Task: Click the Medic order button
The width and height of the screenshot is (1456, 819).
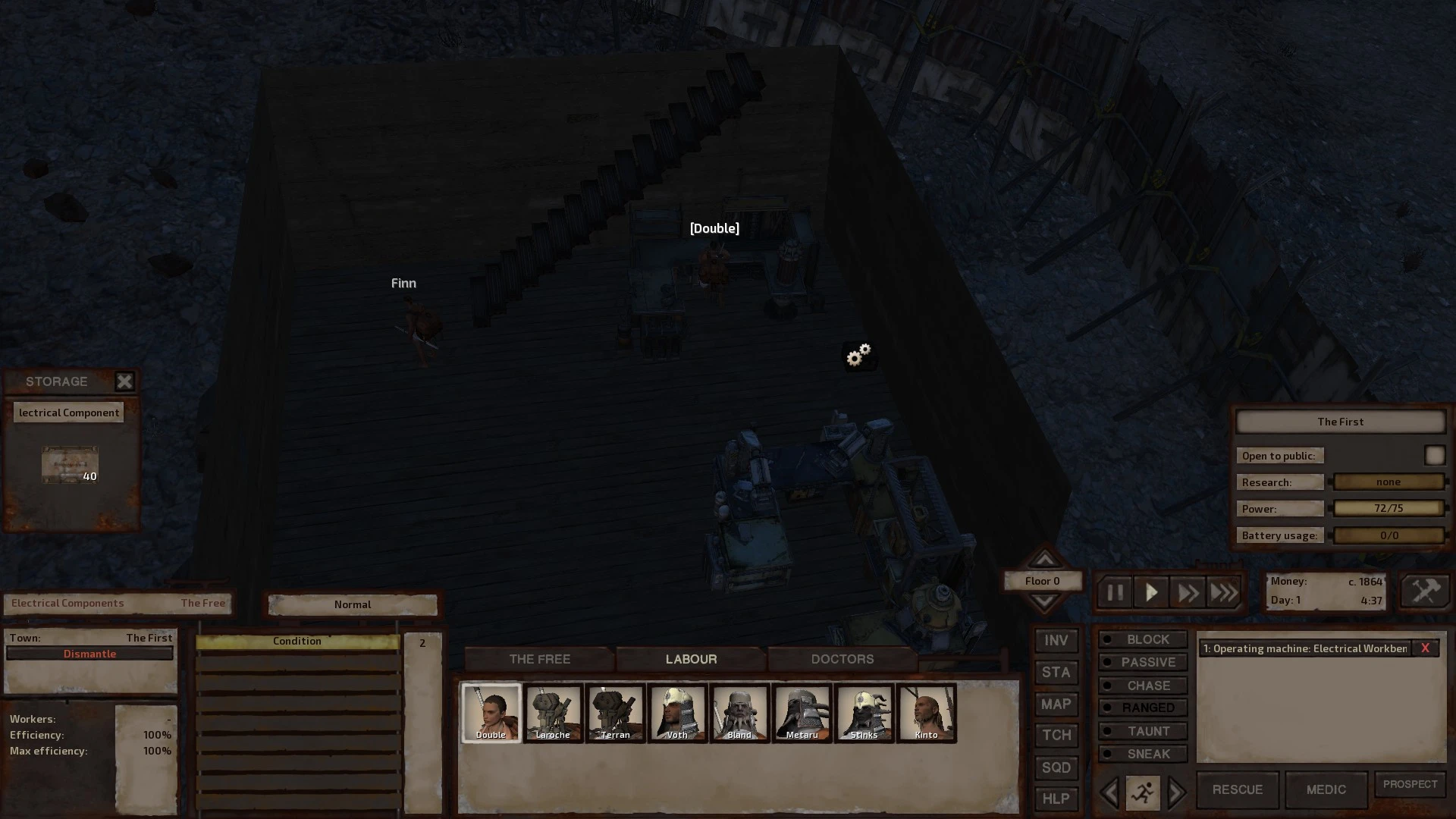Action: coord(1326,789)
